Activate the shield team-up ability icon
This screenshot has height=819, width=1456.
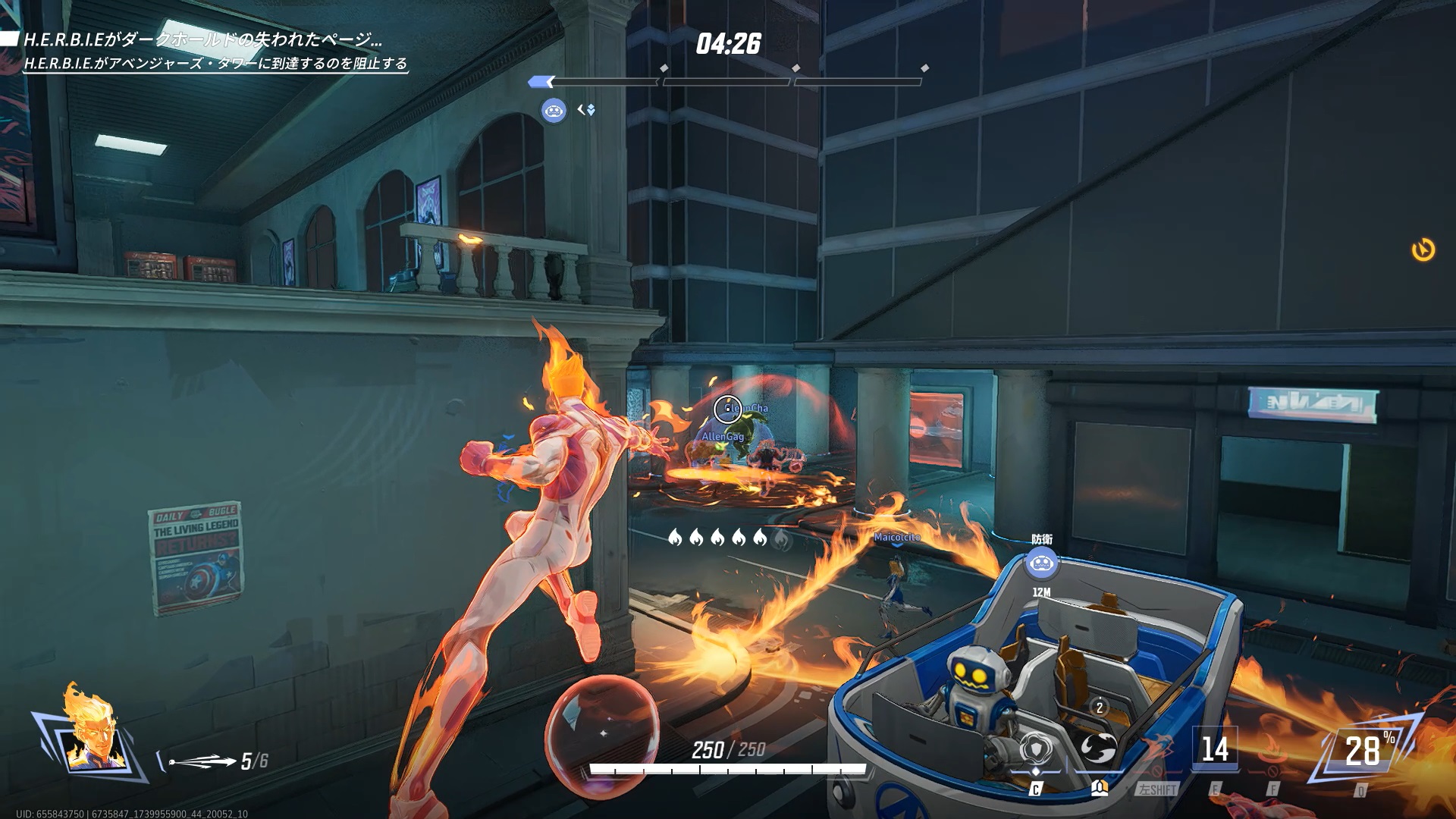(1035, 749)
